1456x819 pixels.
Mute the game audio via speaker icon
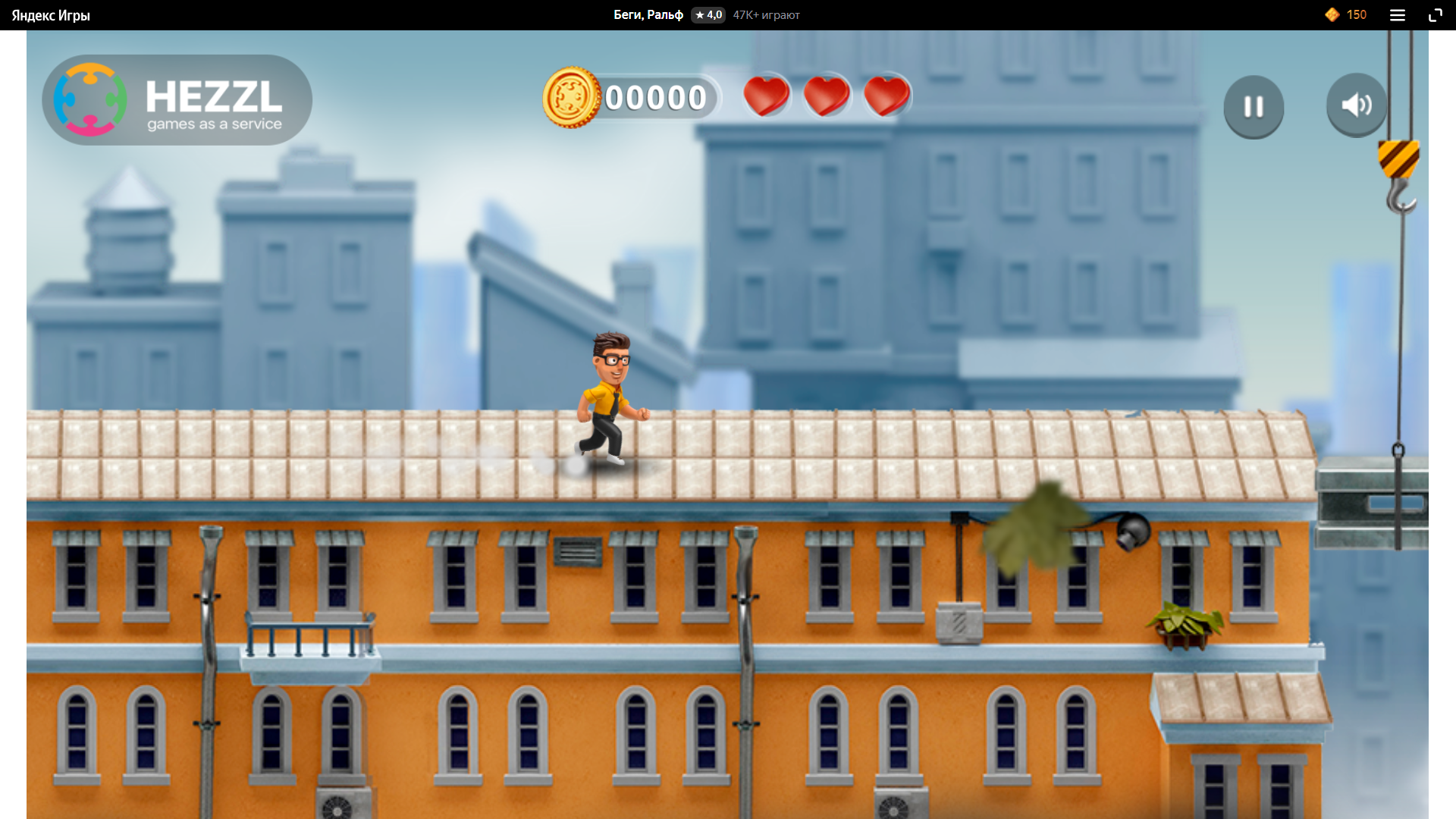[1357, 105]
